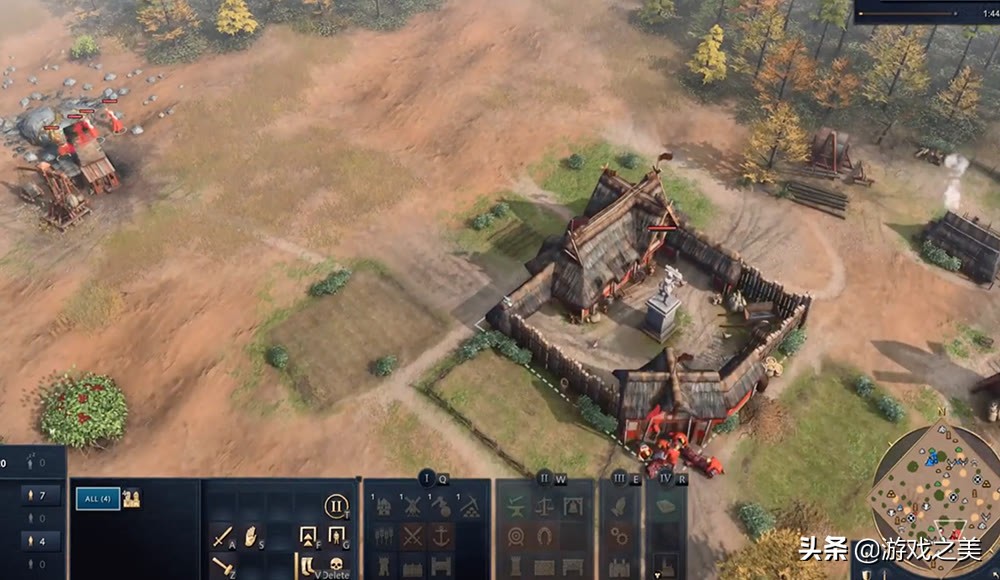Viewport: 1000px width, 580px height.
Task: Delete the selected units with the skull icon
Action: click(x=337, y=566)
